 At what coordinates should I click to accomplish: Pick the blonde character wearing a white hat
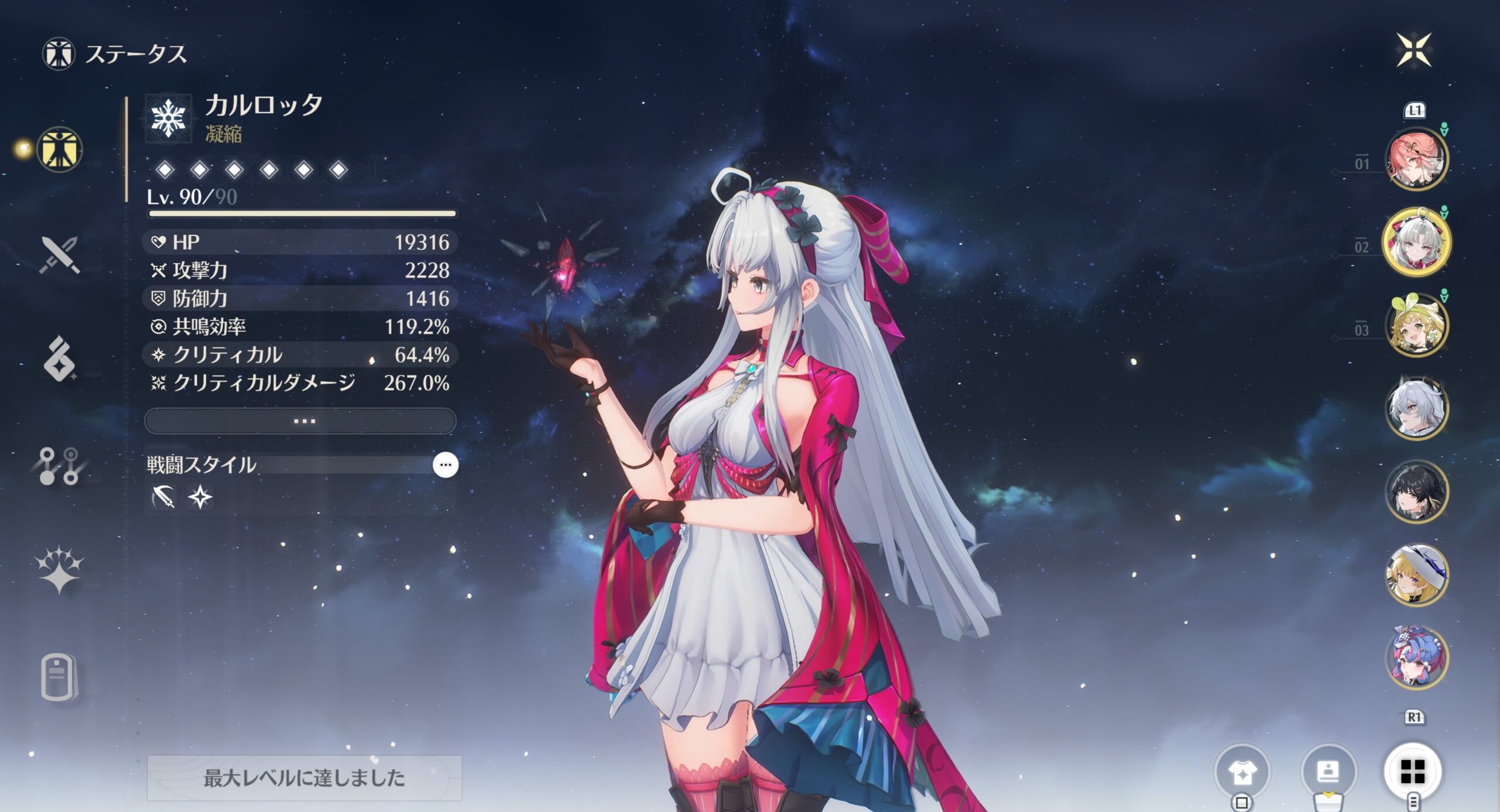coord(1416,575)
